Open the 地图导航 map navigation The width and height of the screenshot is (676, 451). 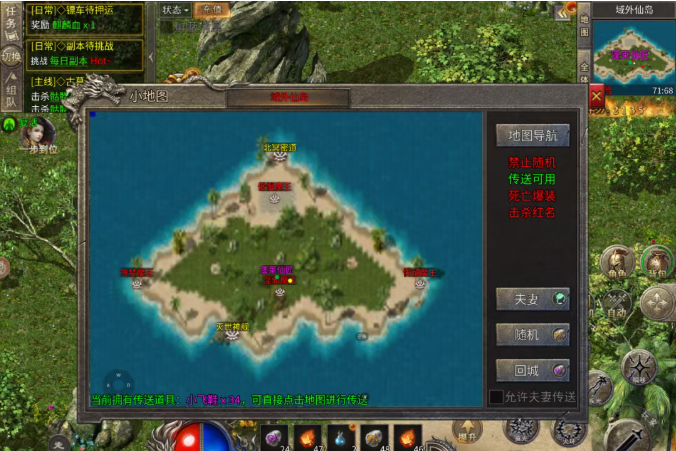(x=532, y=135)
